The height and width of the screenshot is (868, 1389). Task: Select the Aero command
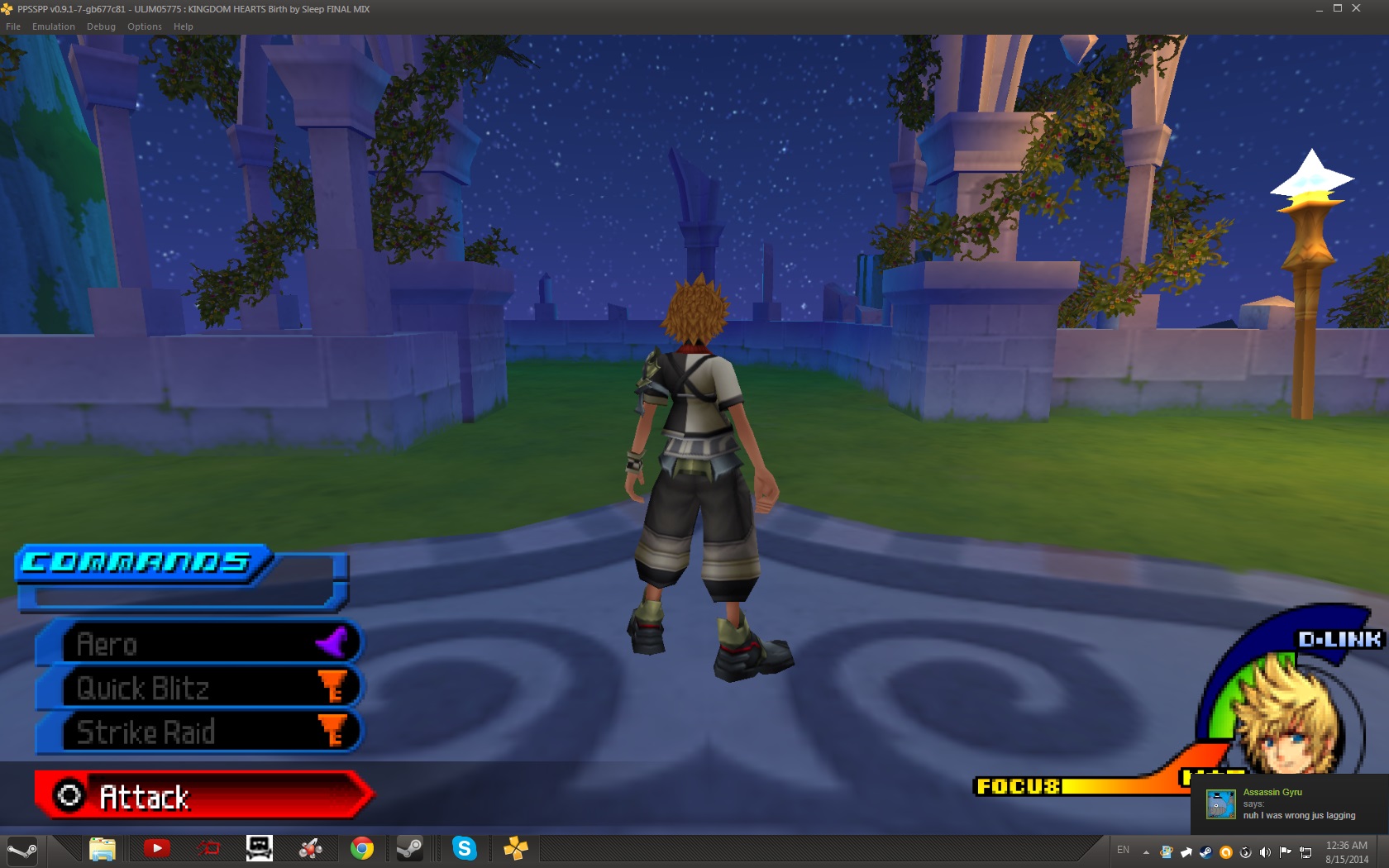(x=198, y=643)
